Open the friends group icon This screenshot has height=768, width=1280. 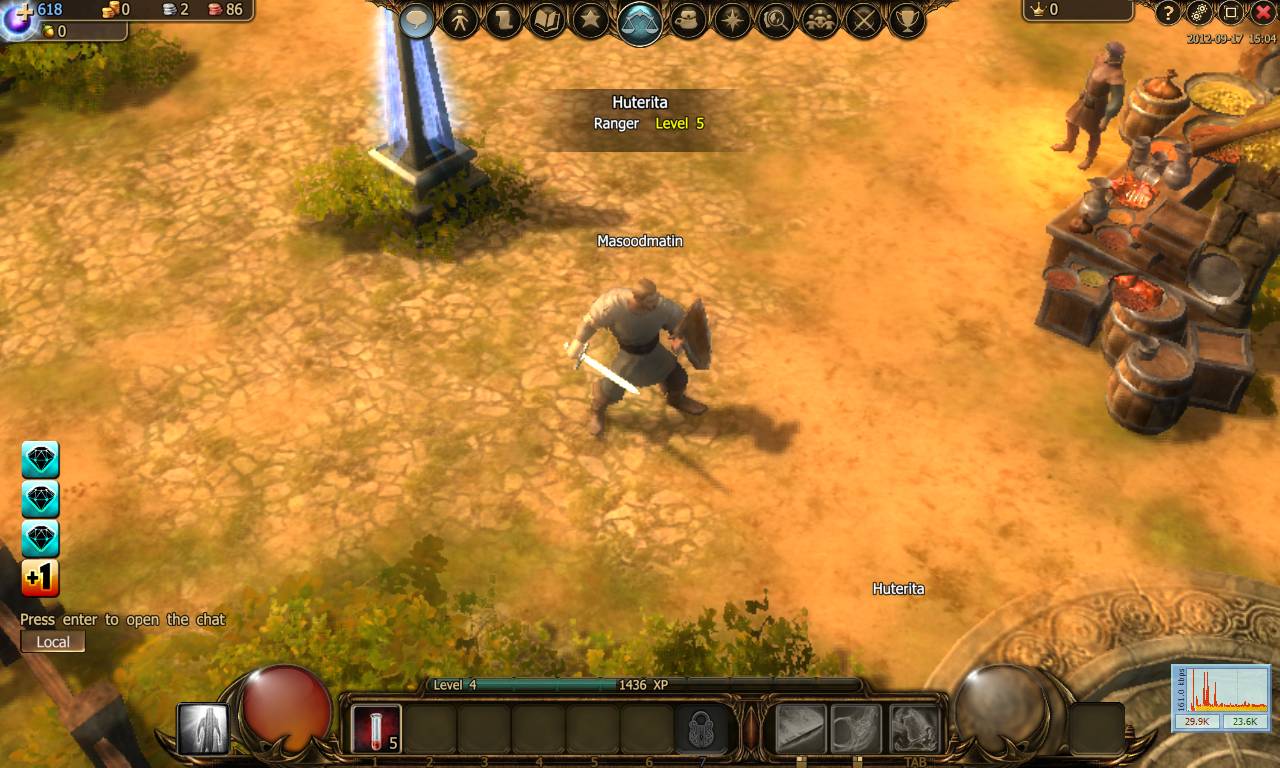(x=819, y=20)
